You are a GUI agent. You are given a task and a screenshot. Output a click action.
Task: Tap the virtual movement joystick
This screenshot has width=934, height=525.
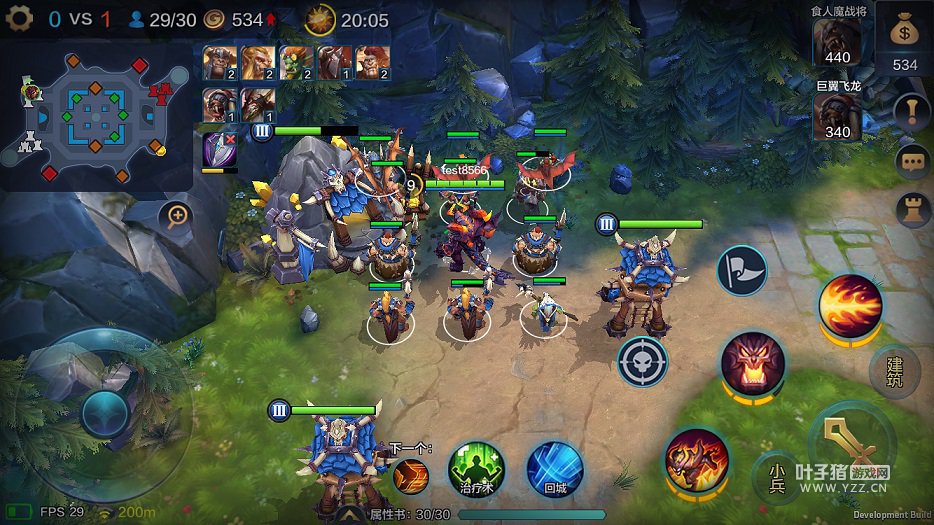[104, 413]
